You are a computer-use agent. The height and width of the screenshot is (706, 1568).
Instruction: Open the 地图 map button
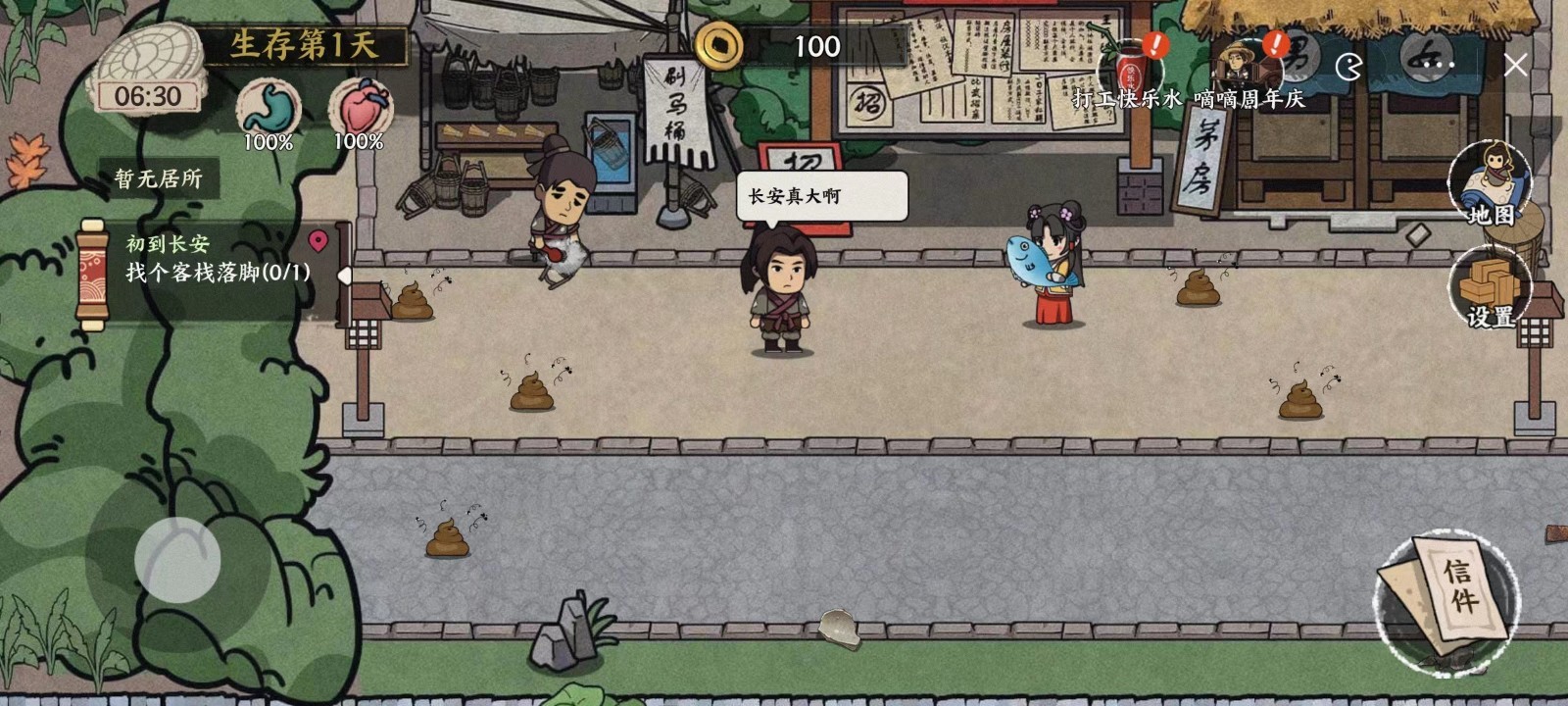(1490, 184)
